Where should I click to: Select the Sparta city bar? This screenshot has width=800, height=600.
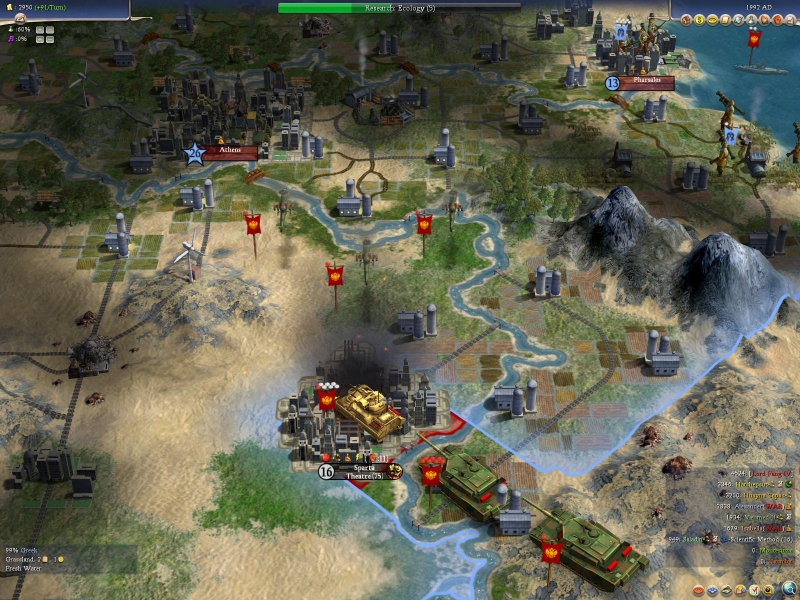[x=360, y=468]
